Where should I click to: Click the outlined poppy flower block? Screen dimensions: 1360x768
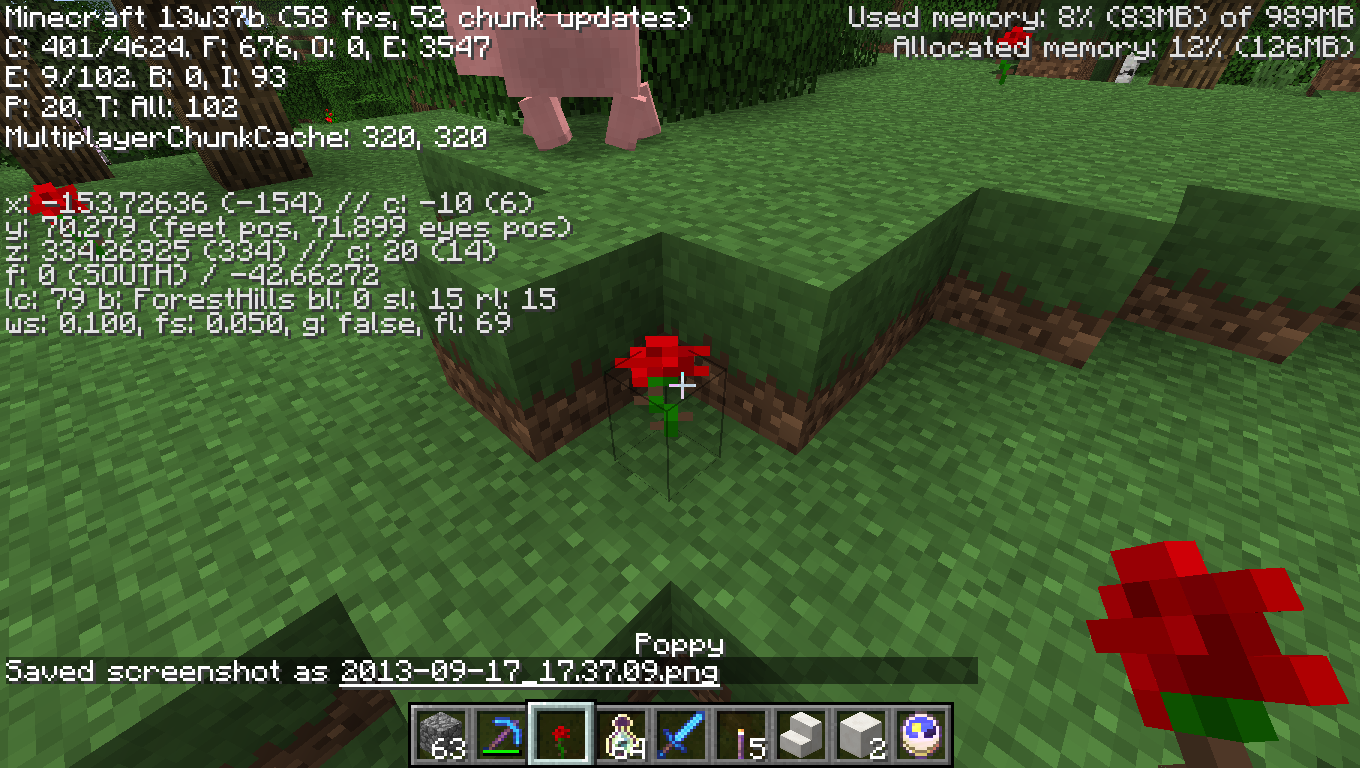click(x=665, y=385)
